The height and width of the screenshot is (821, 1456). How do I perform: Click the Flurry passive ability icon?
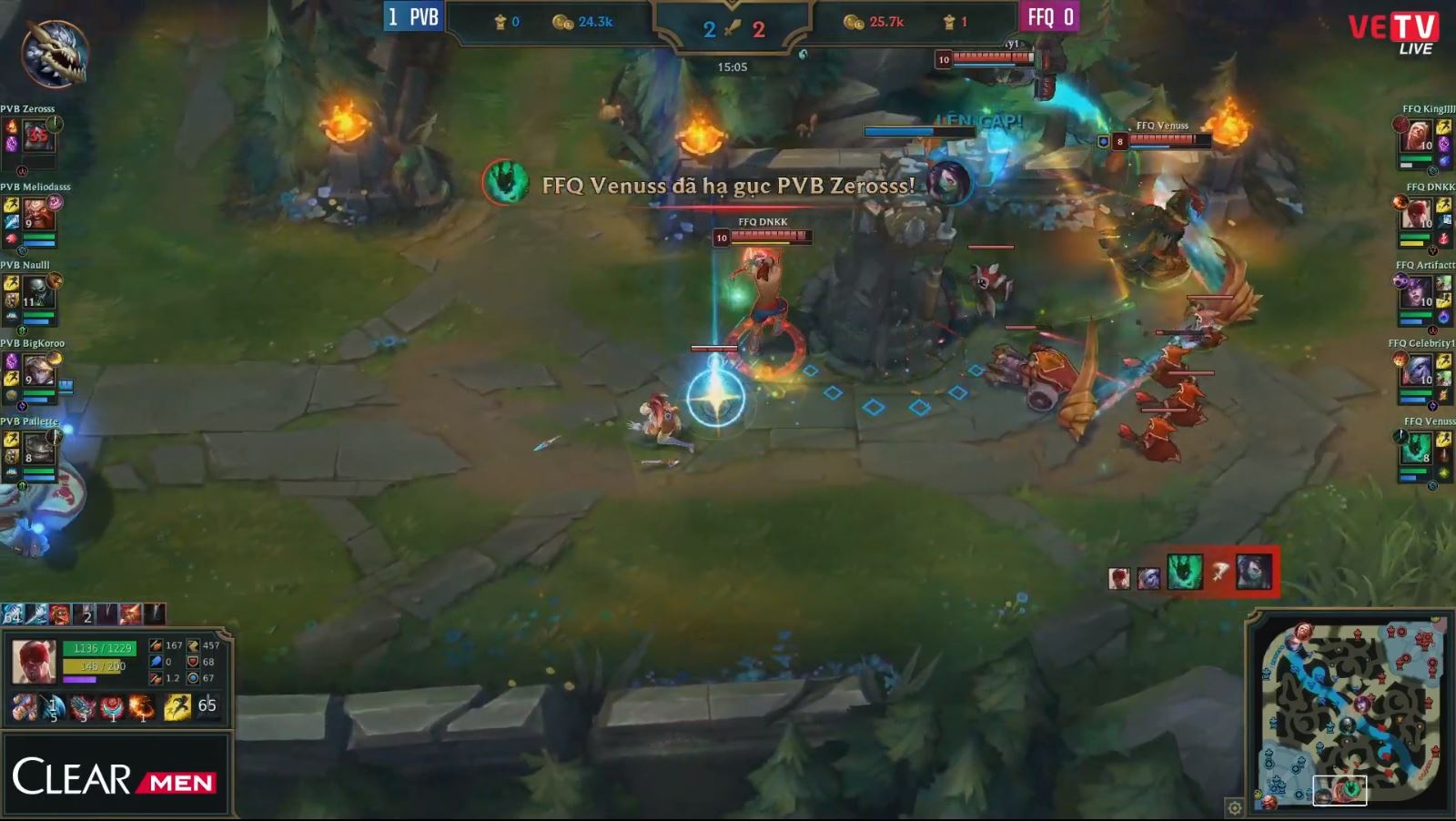[24, 706]
